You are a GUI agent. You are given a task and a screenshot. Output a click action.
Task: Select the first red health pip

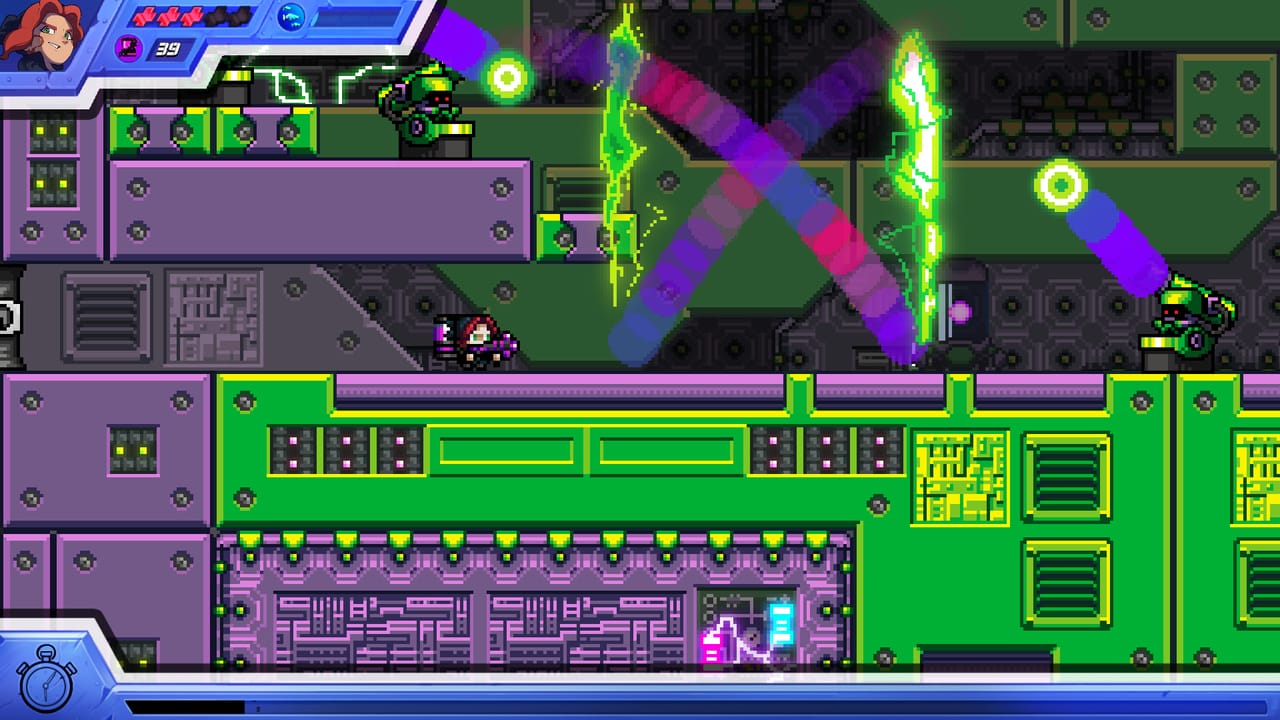(145, 17)
